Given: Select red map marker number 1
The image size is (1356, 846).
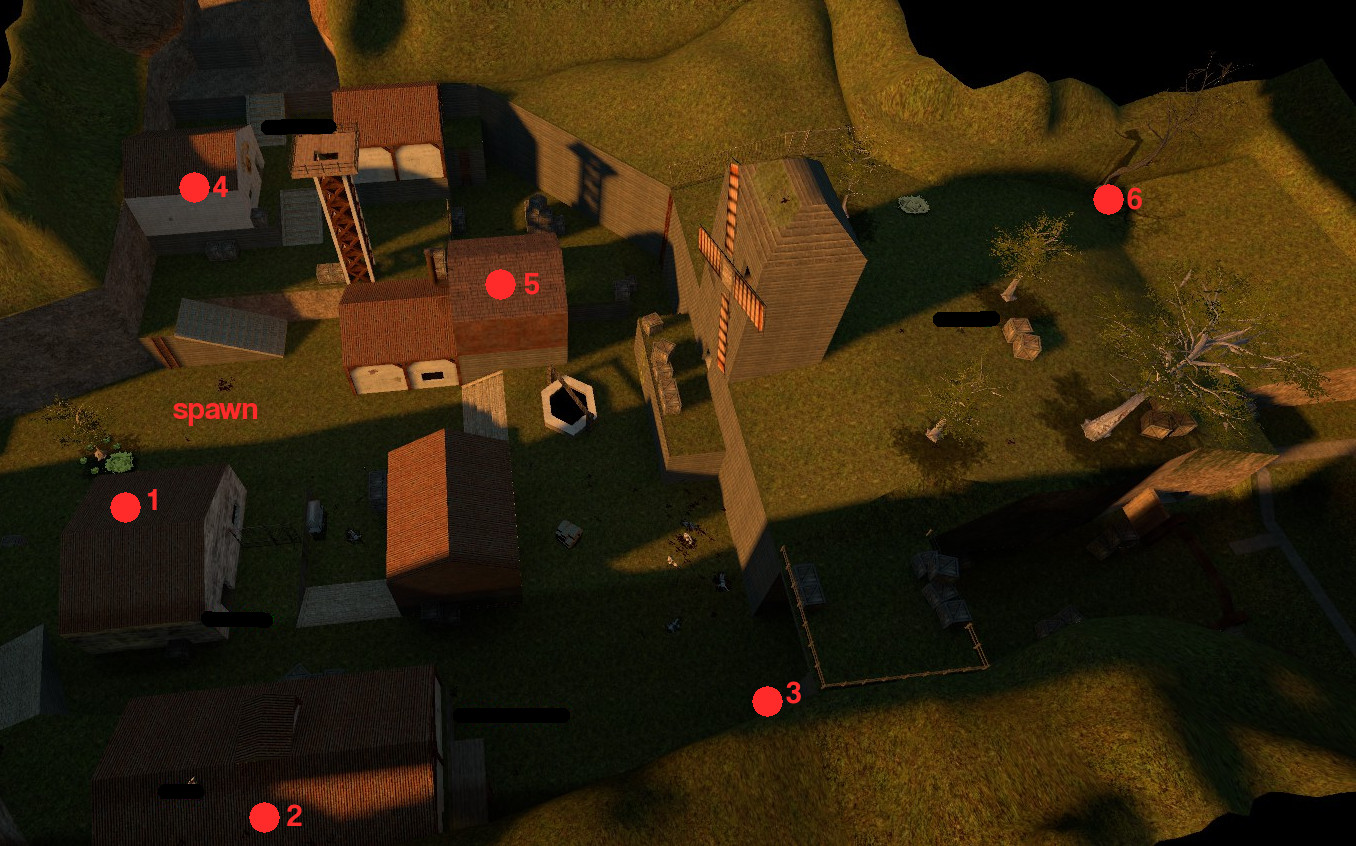Looking at the screenshot, I should [125, 508].
